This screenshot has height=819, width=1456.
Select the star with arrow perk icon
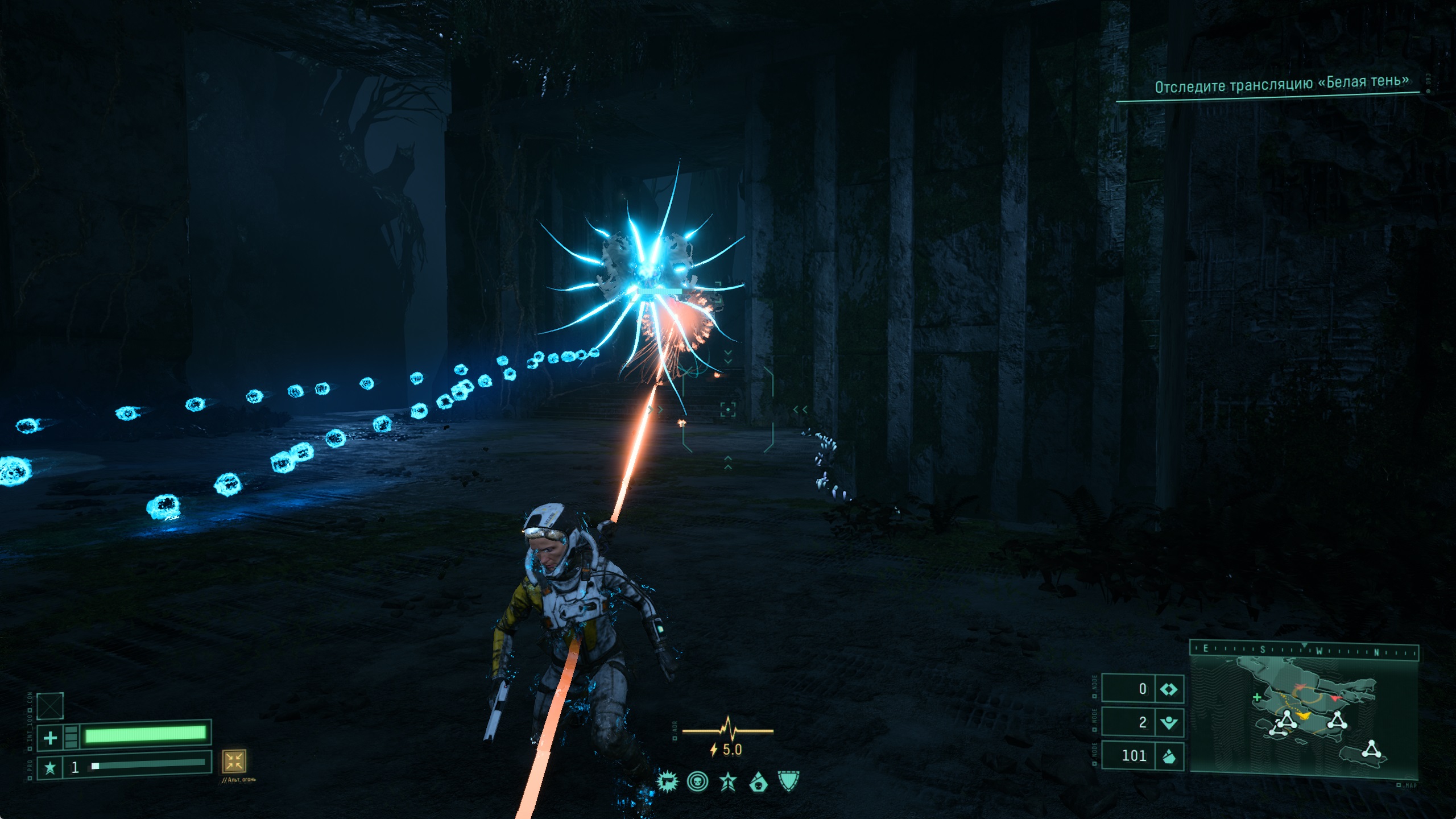click(x=728, y=782)
